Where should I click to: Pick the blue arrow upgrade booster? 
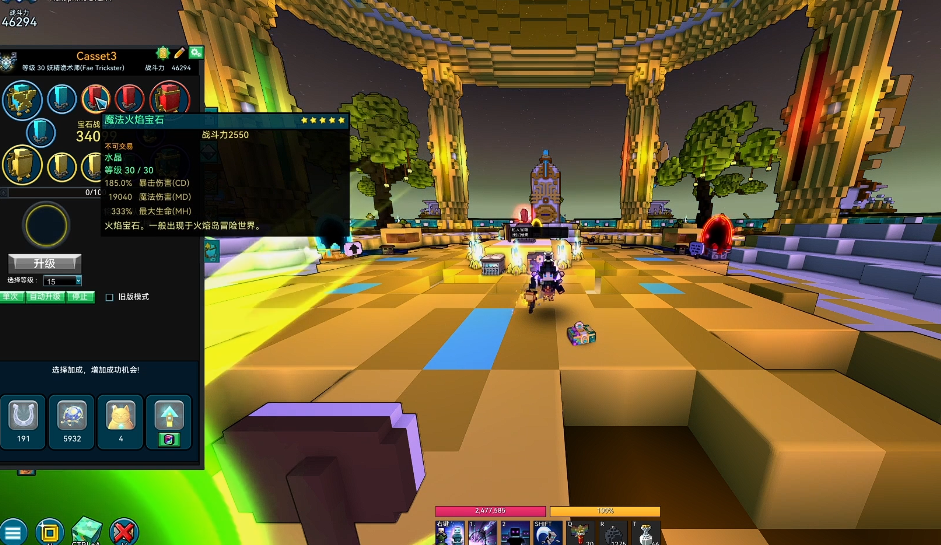(168, 417)
